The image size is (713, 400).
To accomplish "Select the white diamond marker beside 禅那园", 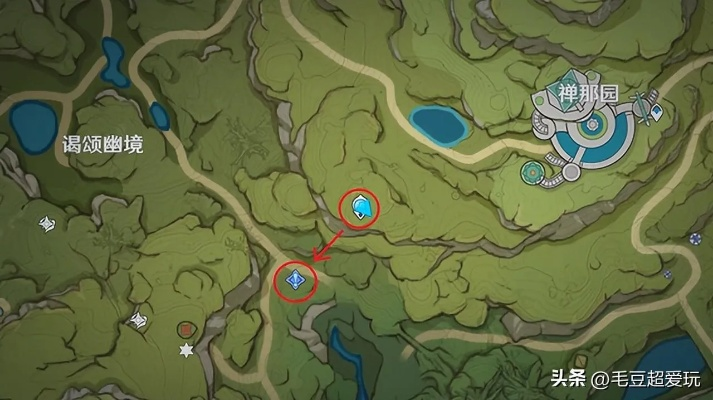I will [657, 112].
